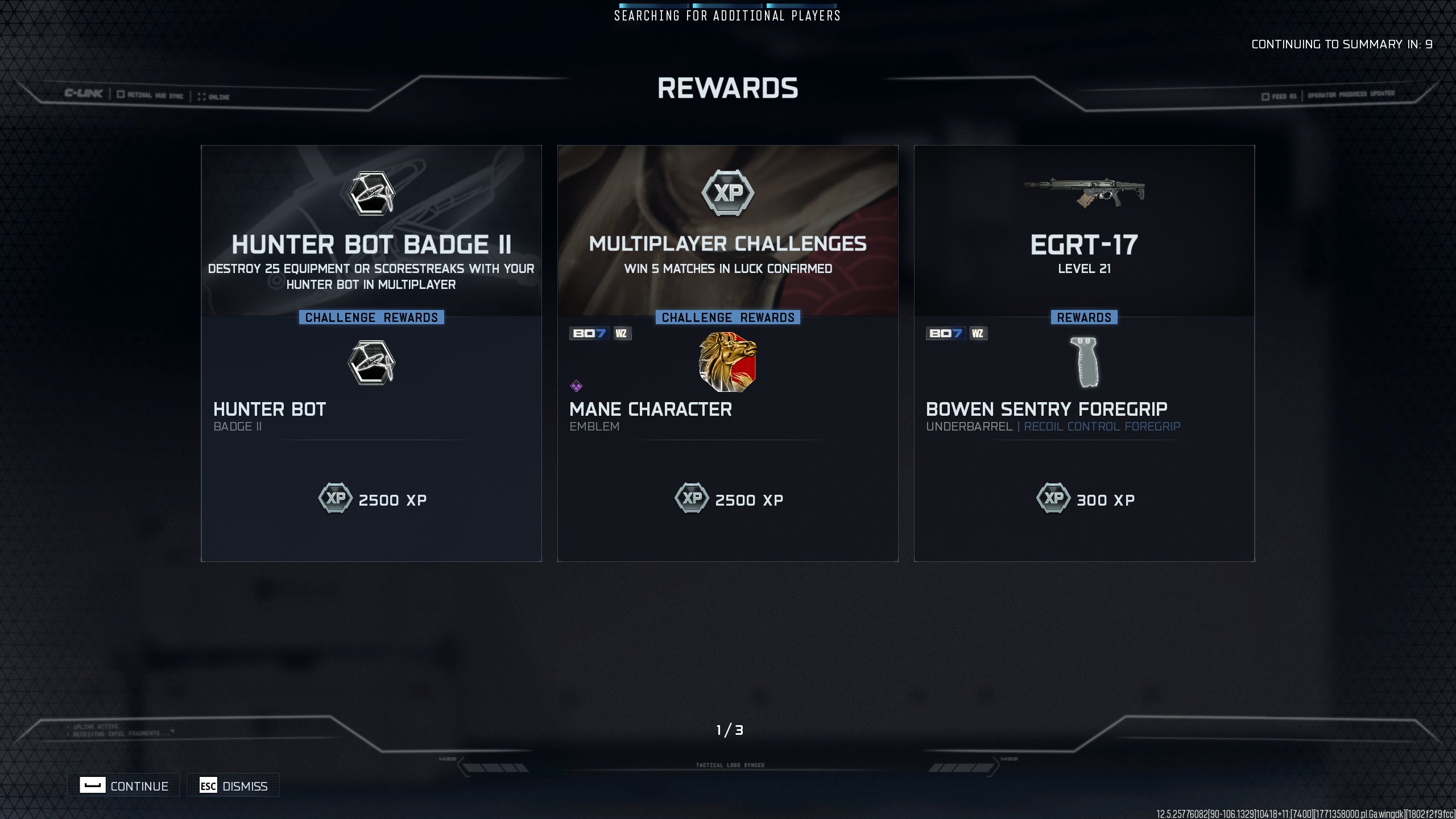Select the WZ tag on the EGRT-17 card

(x=978, y=334)
